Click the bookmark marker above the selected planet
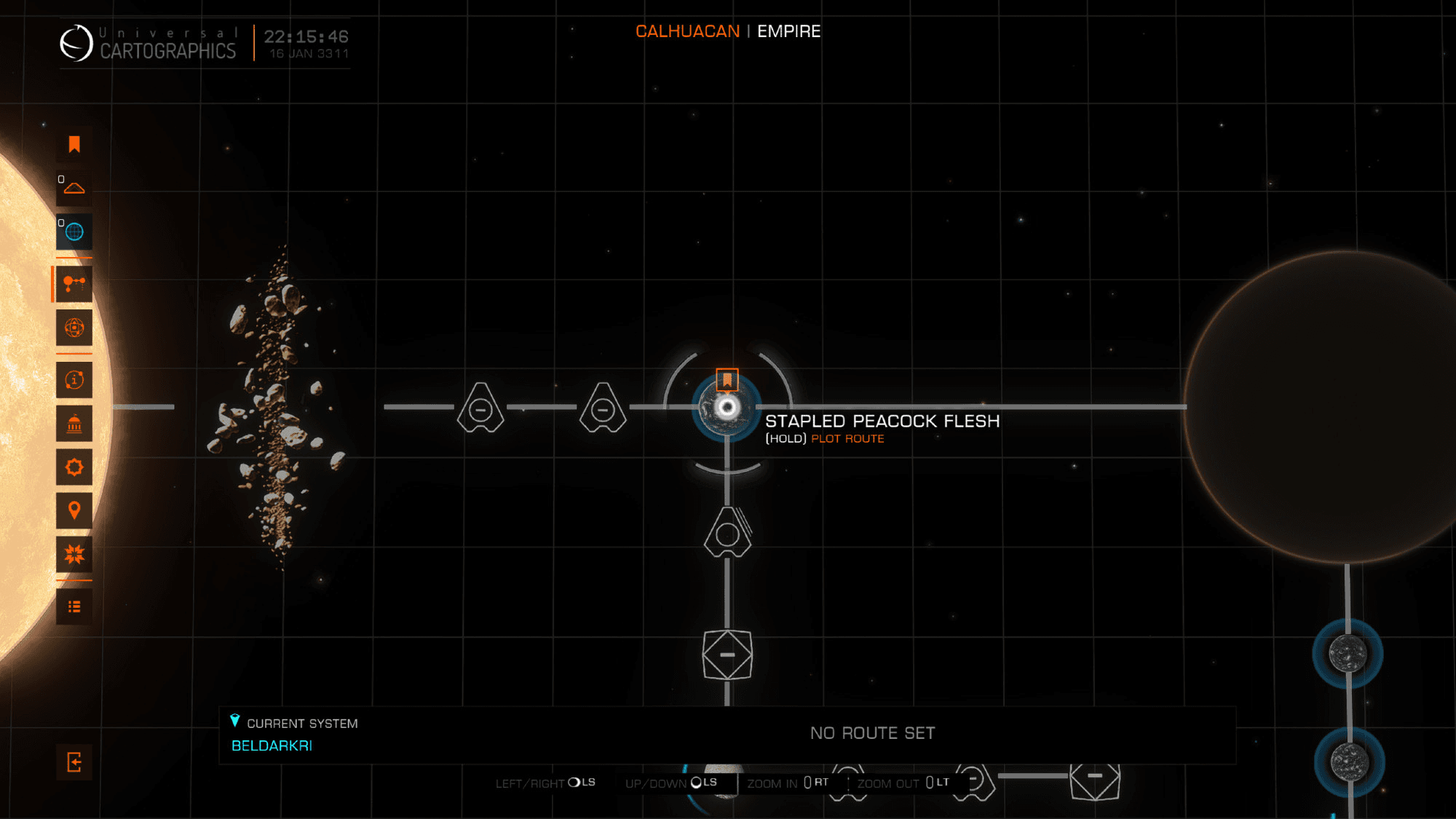Viewport: 1456px width, 819px height. click(x=727, y=379)
